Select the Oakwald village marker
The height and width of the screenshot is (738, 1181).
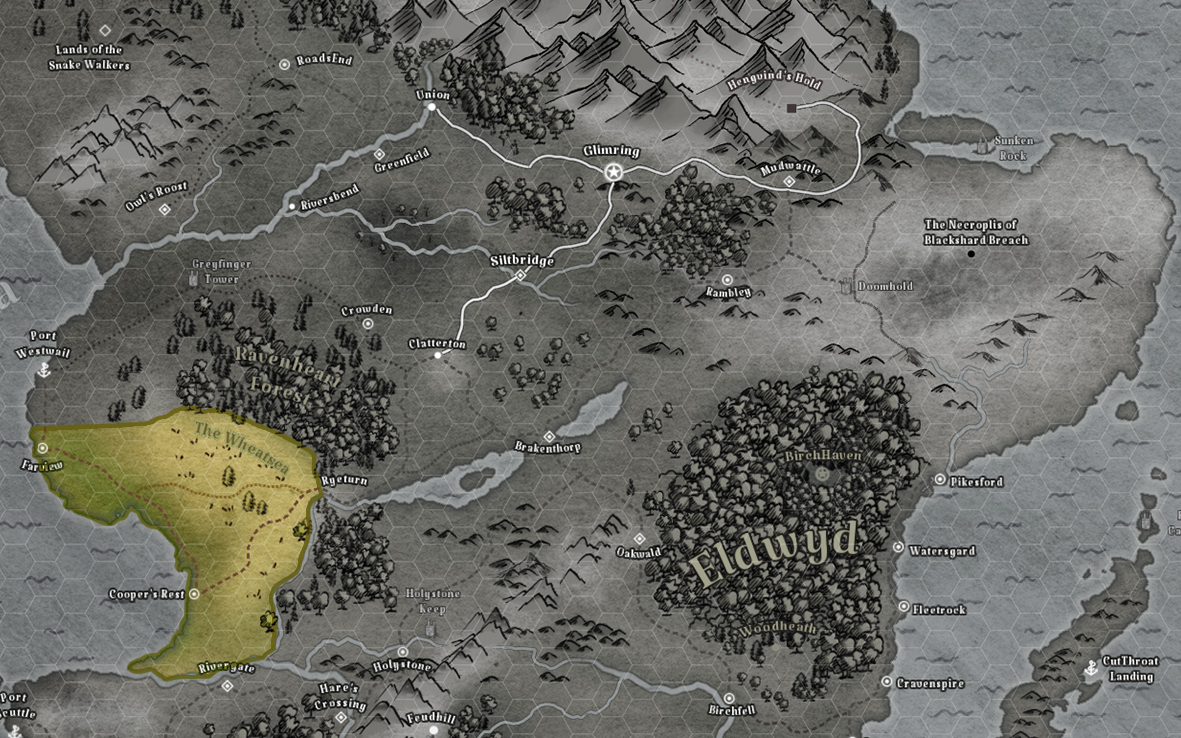click(640, 539)
